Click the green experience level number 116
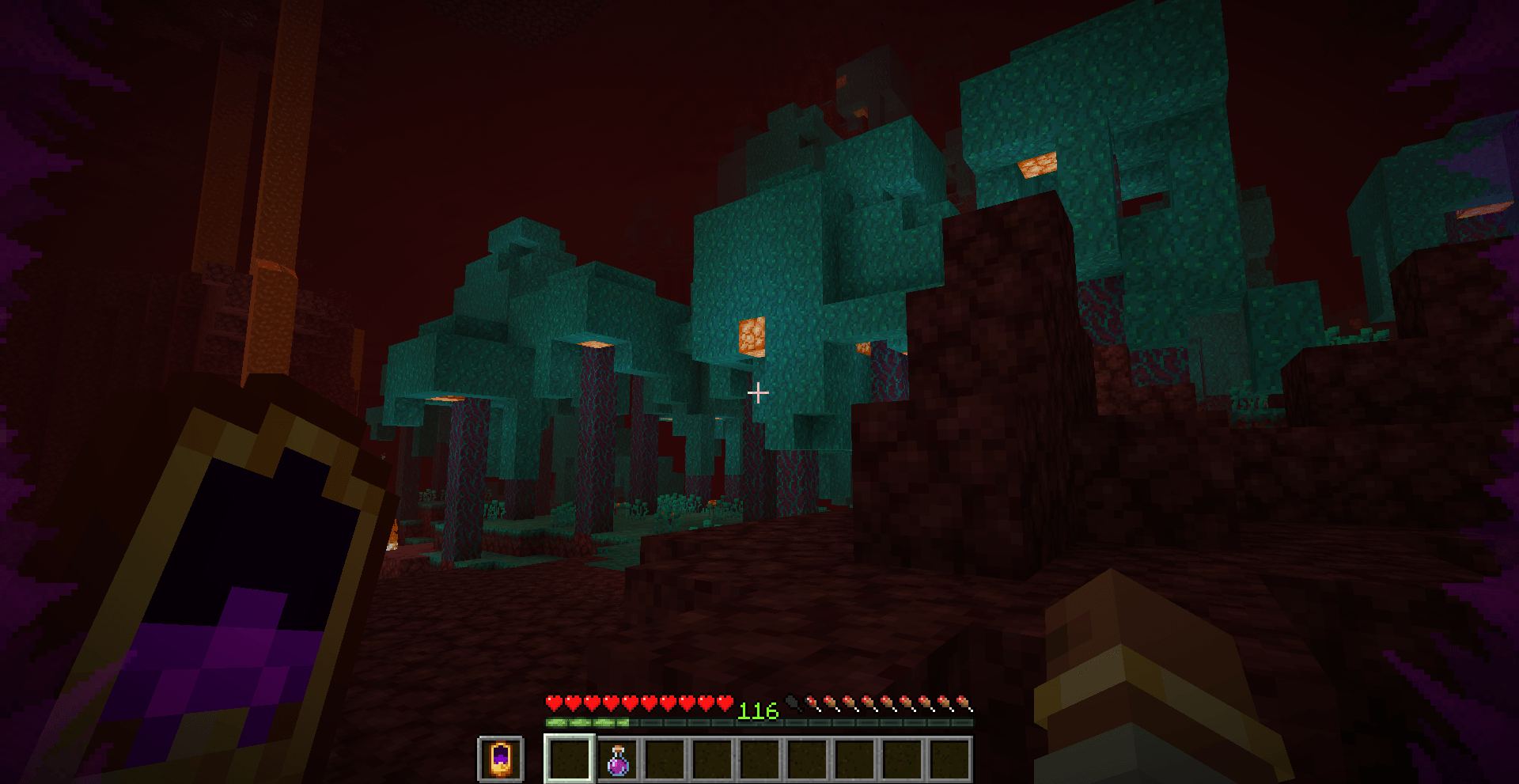The image size is (1519, 784). [757, 710]
